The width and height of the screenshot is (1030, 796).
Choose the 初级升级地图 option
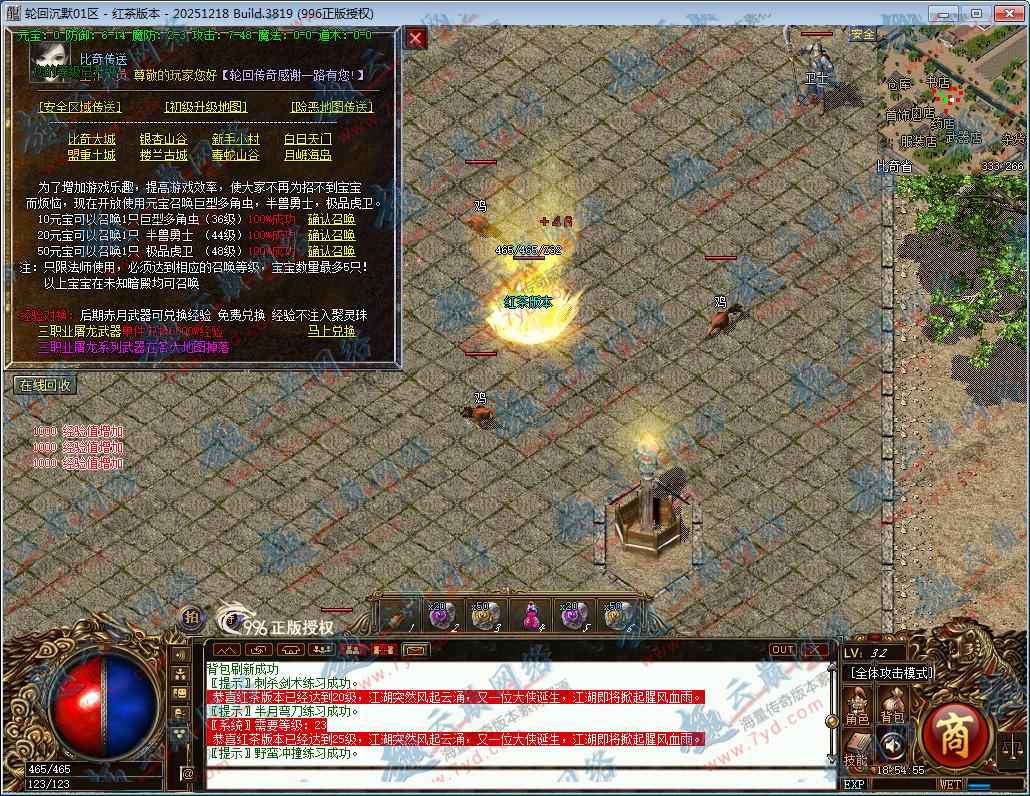(206, 107)
